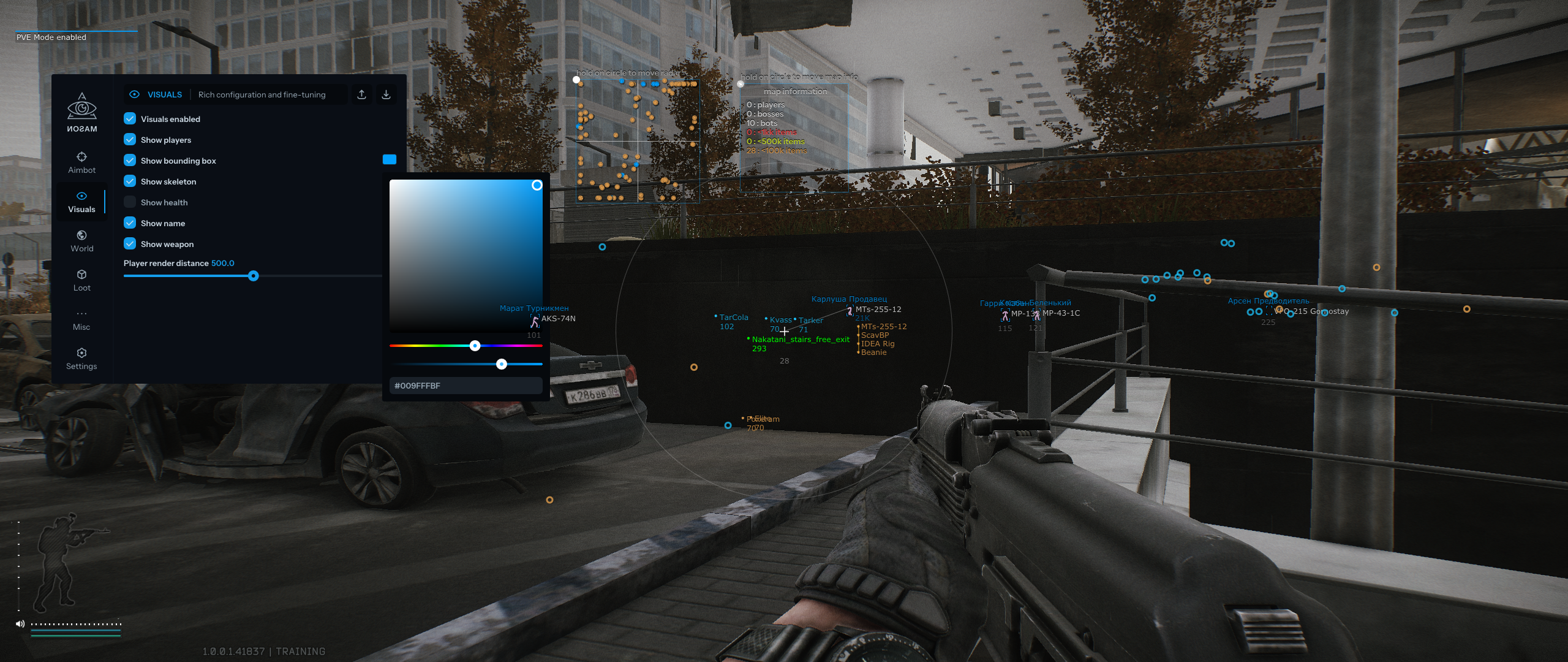Screen dimensions: 1568x662
Task: Toggle the Show name checkbox
Action: click(130, 223)
